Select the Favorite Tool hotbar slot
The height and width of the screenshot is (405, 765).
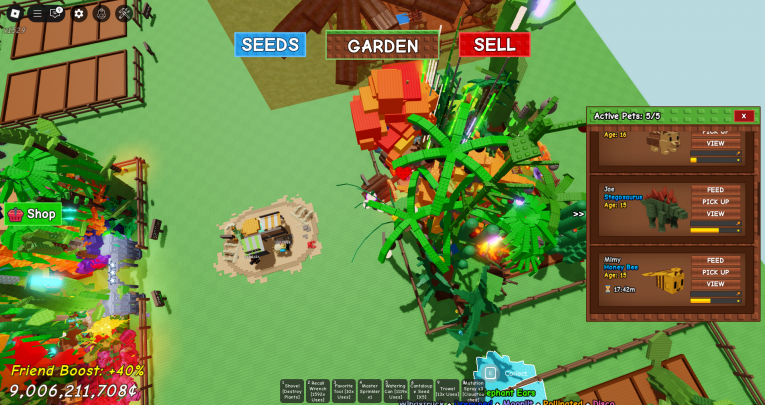pos(344,391)
